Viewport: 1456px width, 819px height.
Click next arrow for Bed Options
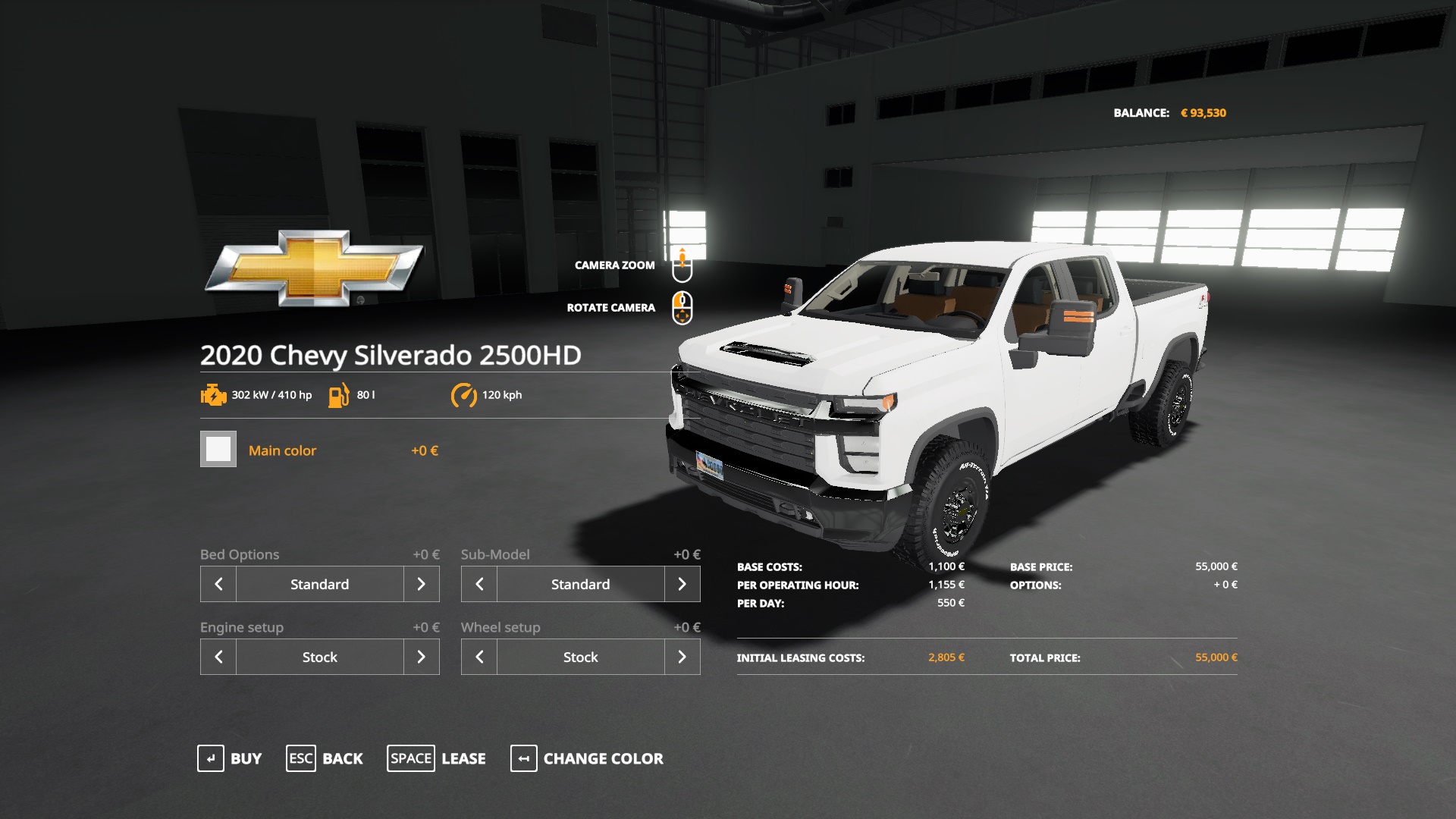point(422,584)
